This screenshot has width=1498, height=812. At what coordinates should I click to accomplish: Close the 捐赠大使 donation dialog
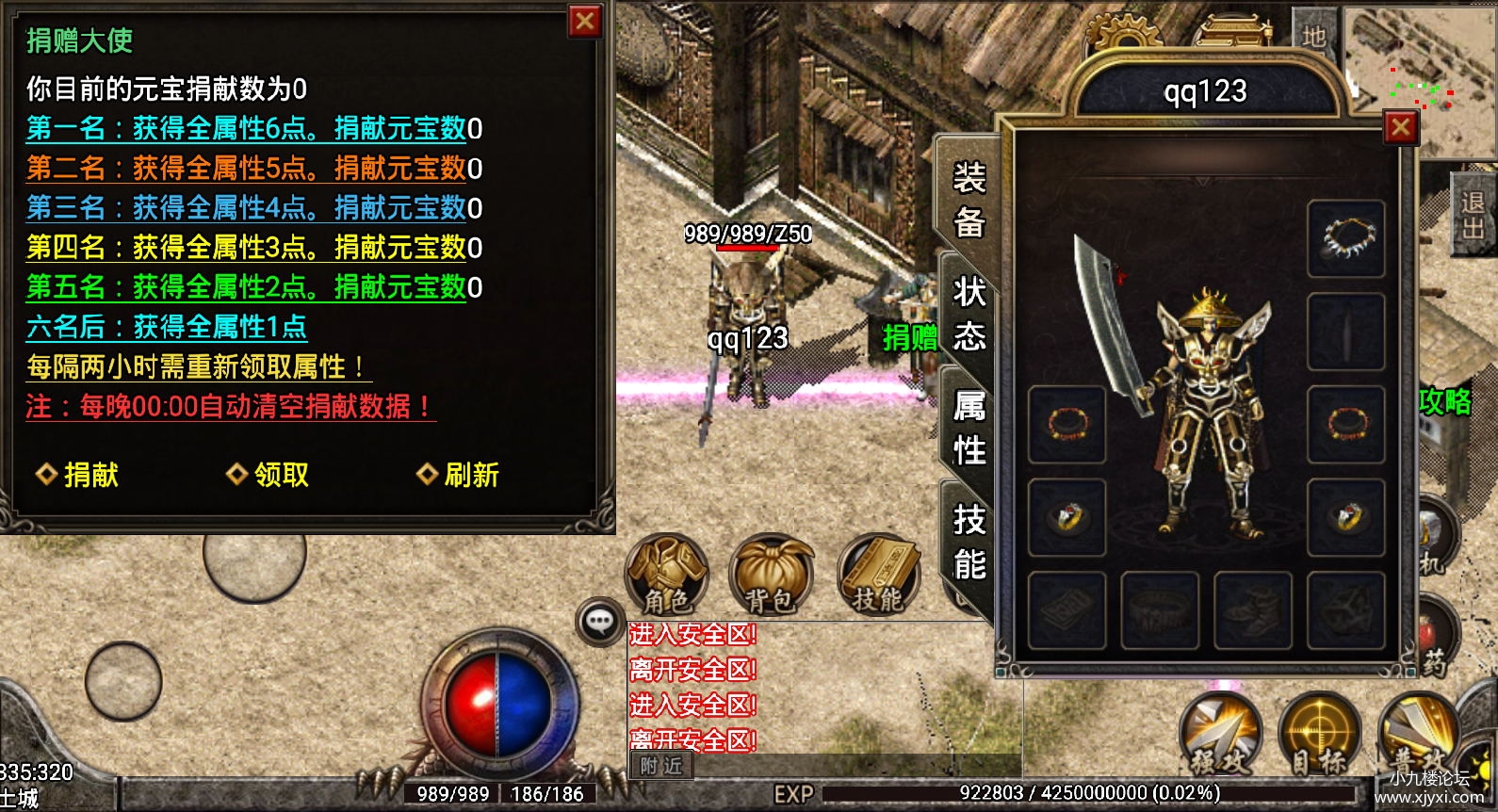pyautogui.click(x=585, y=21)
